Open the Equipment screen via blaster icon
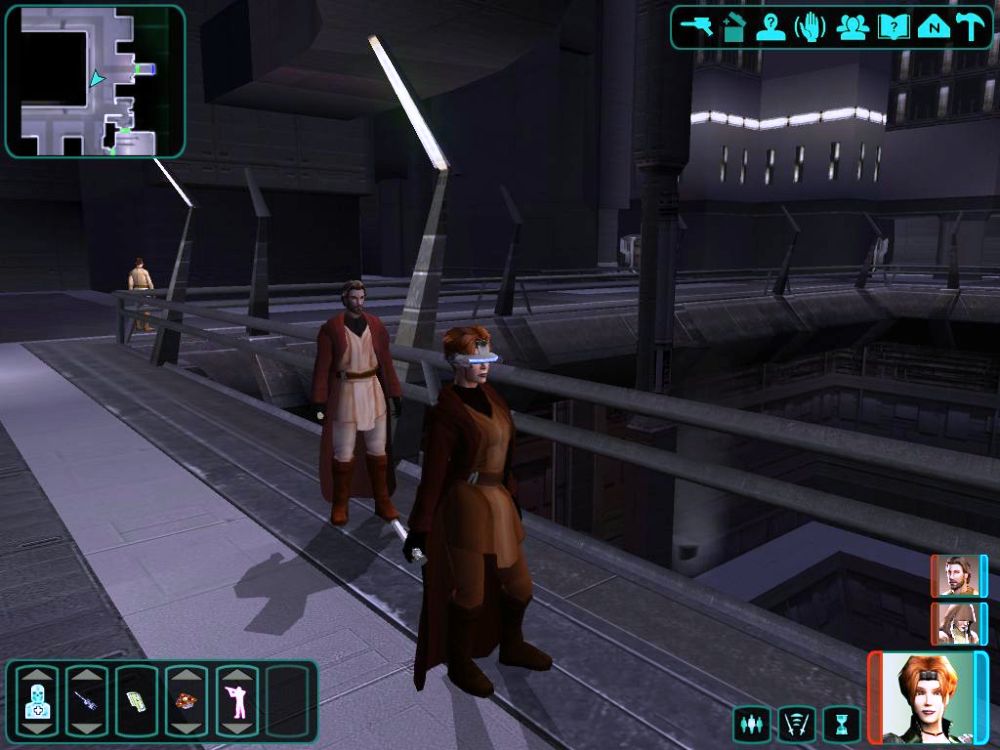 (695, 27)
